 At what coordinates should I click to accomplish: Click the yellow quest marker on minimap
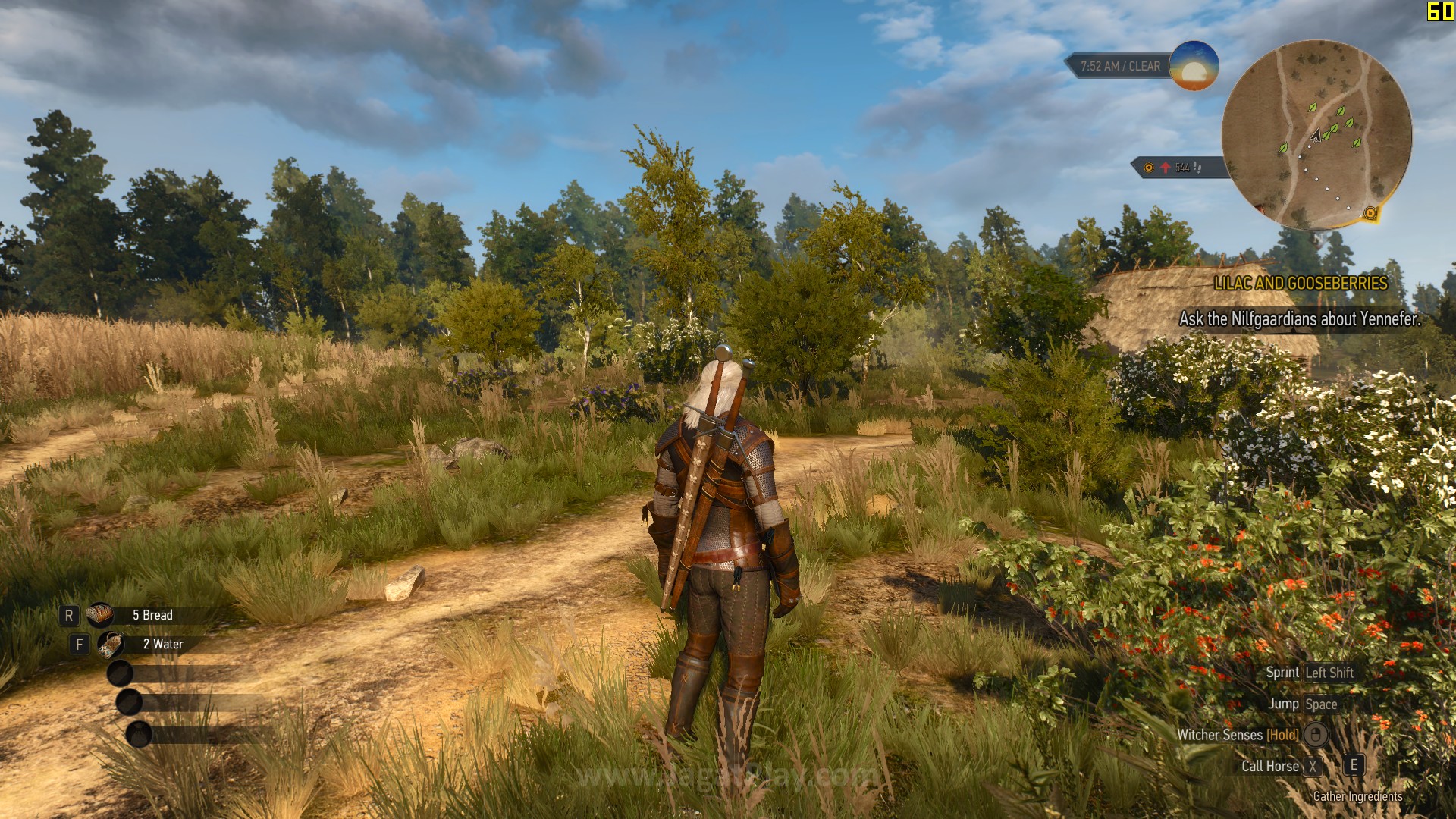pyautogui.click(x=1370, y=213)
